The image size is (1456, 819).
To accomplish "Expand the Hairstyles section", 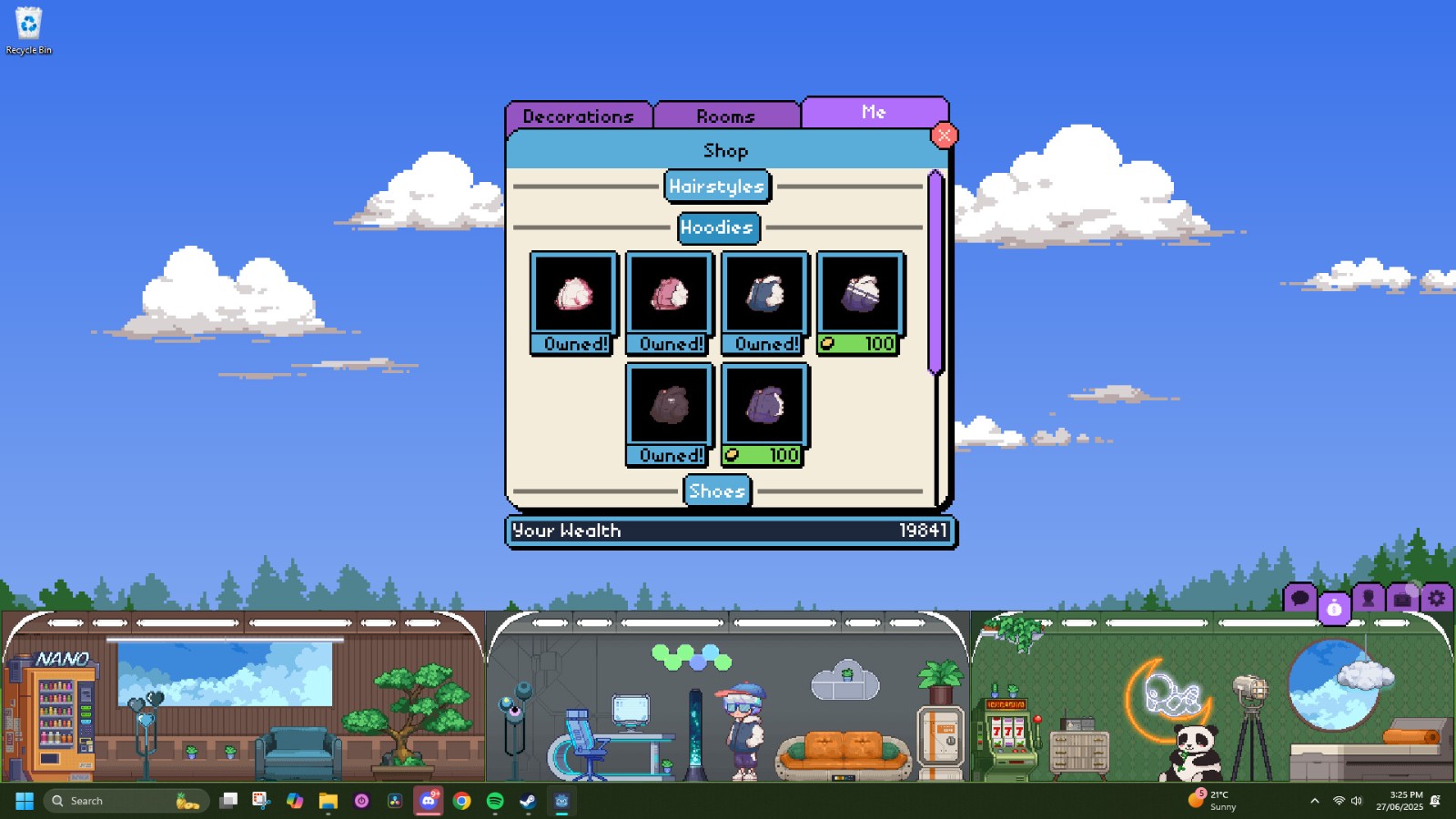I will [x=717, y=187].
